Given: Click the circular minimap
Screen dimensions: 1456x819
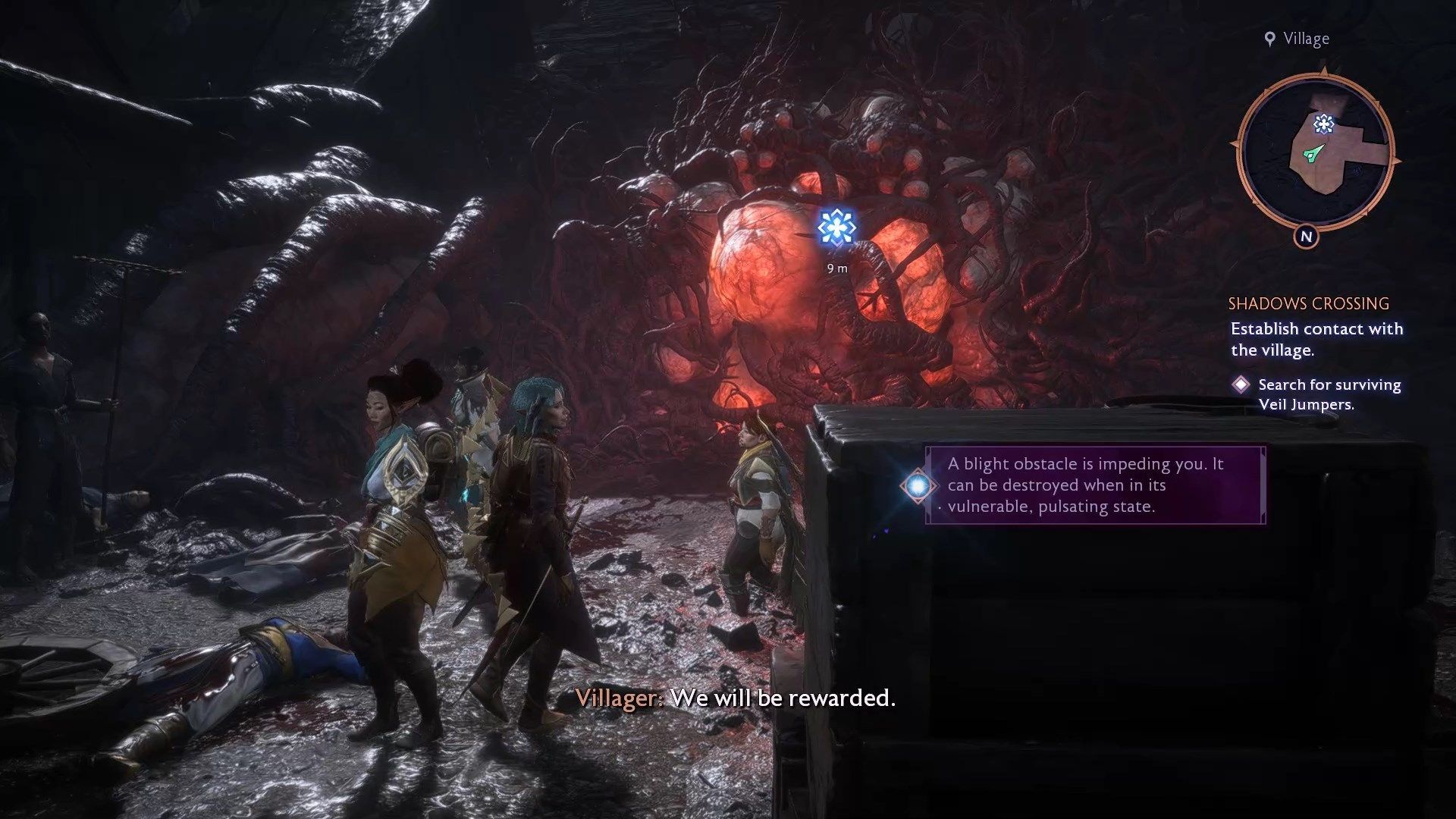Looking at the screenshot, I should tap(1315, 152).
